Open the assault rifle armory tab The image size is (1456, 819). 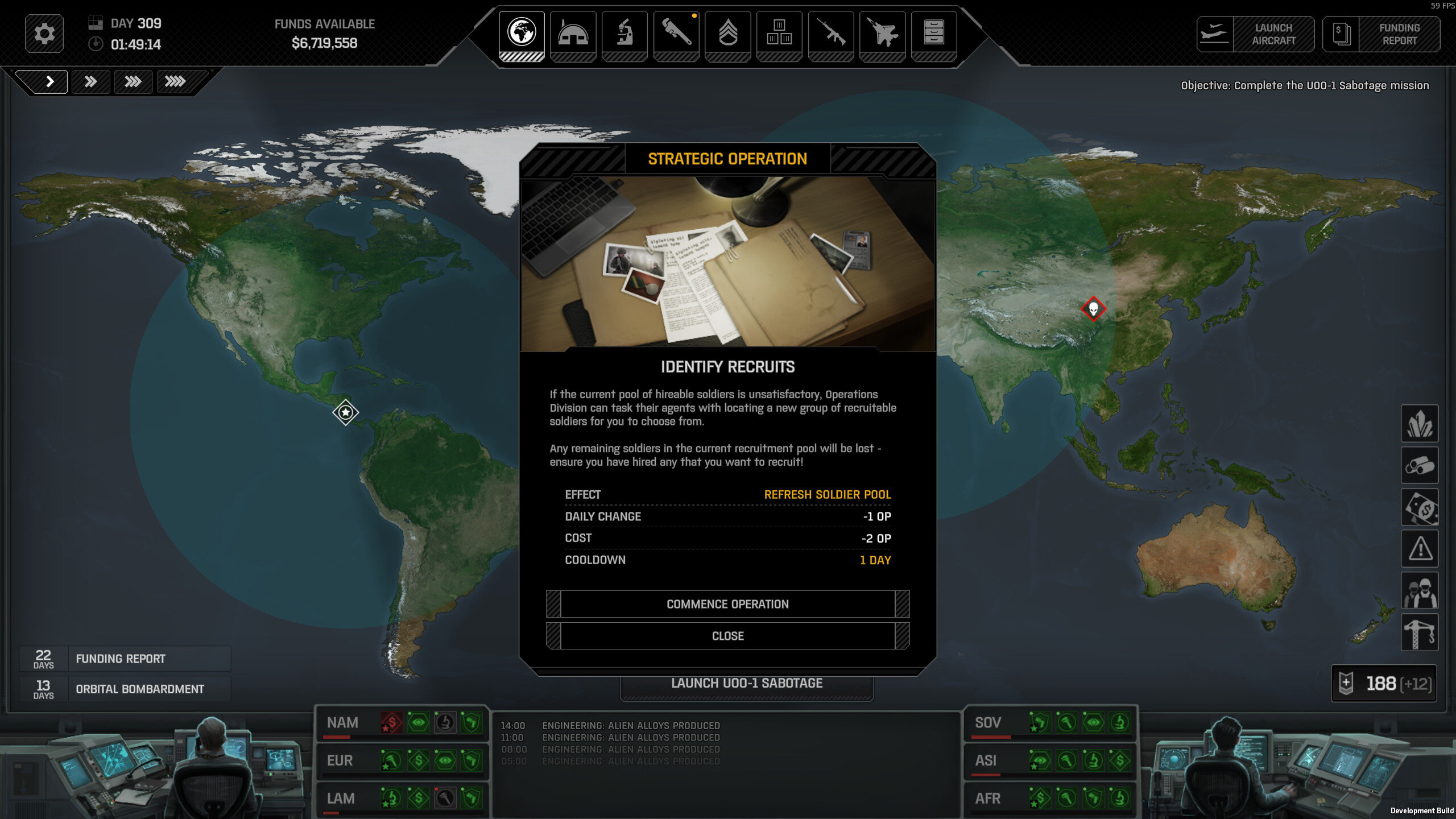click(x=831, y=34)
